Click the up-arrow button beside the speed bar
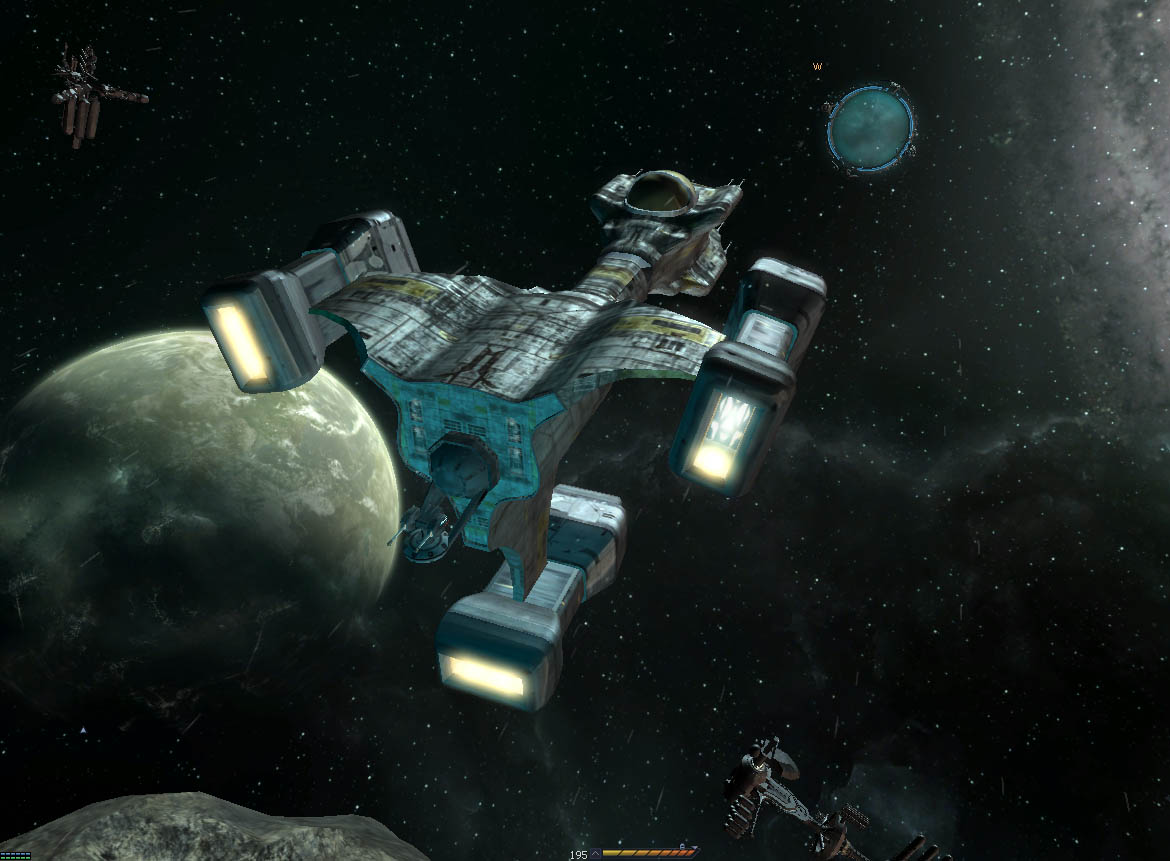Viewport: 1170px width, 861px height. click(596, 855)
